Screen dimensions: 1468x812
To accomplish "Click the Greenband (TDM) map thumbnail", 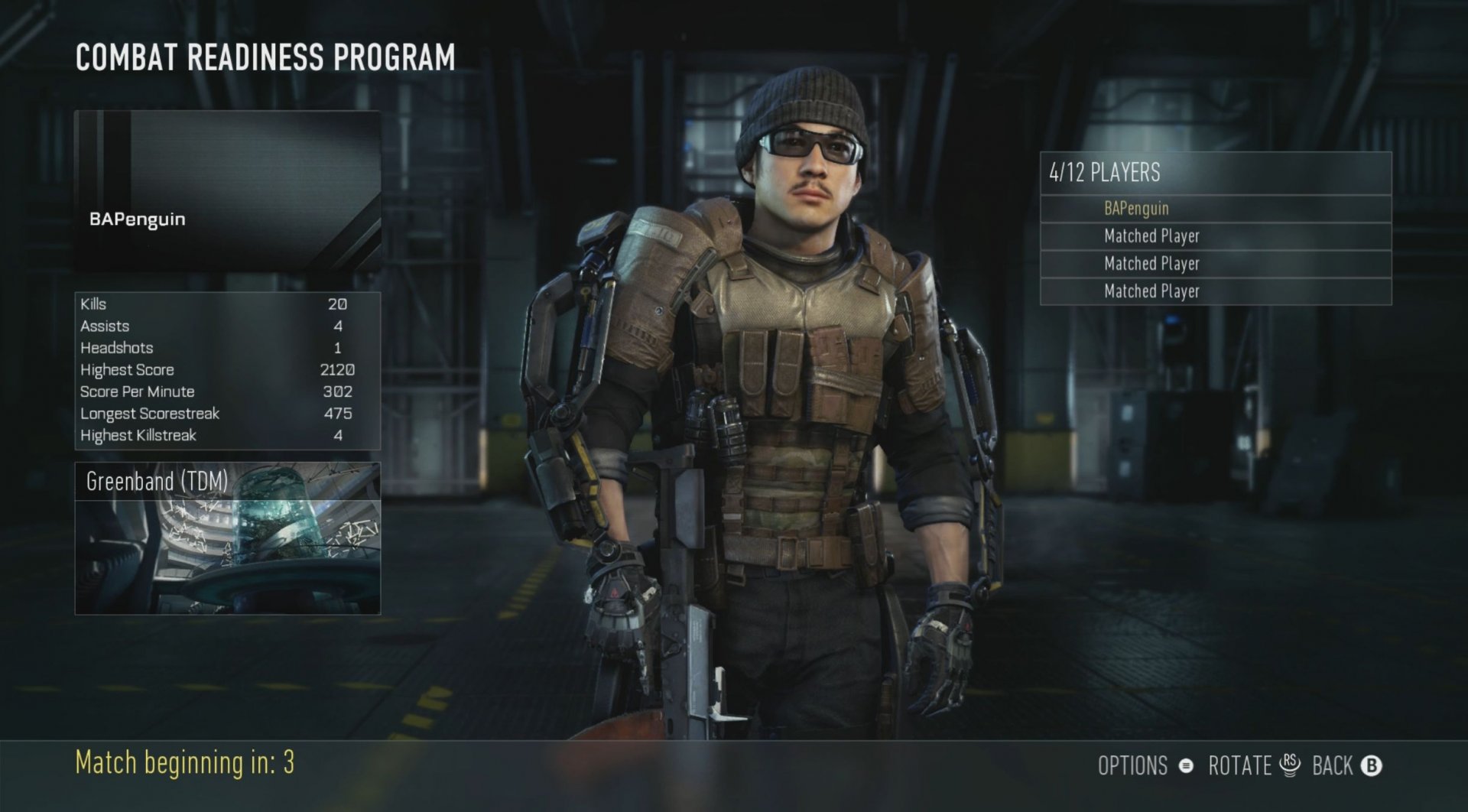I will click(227, 538).
